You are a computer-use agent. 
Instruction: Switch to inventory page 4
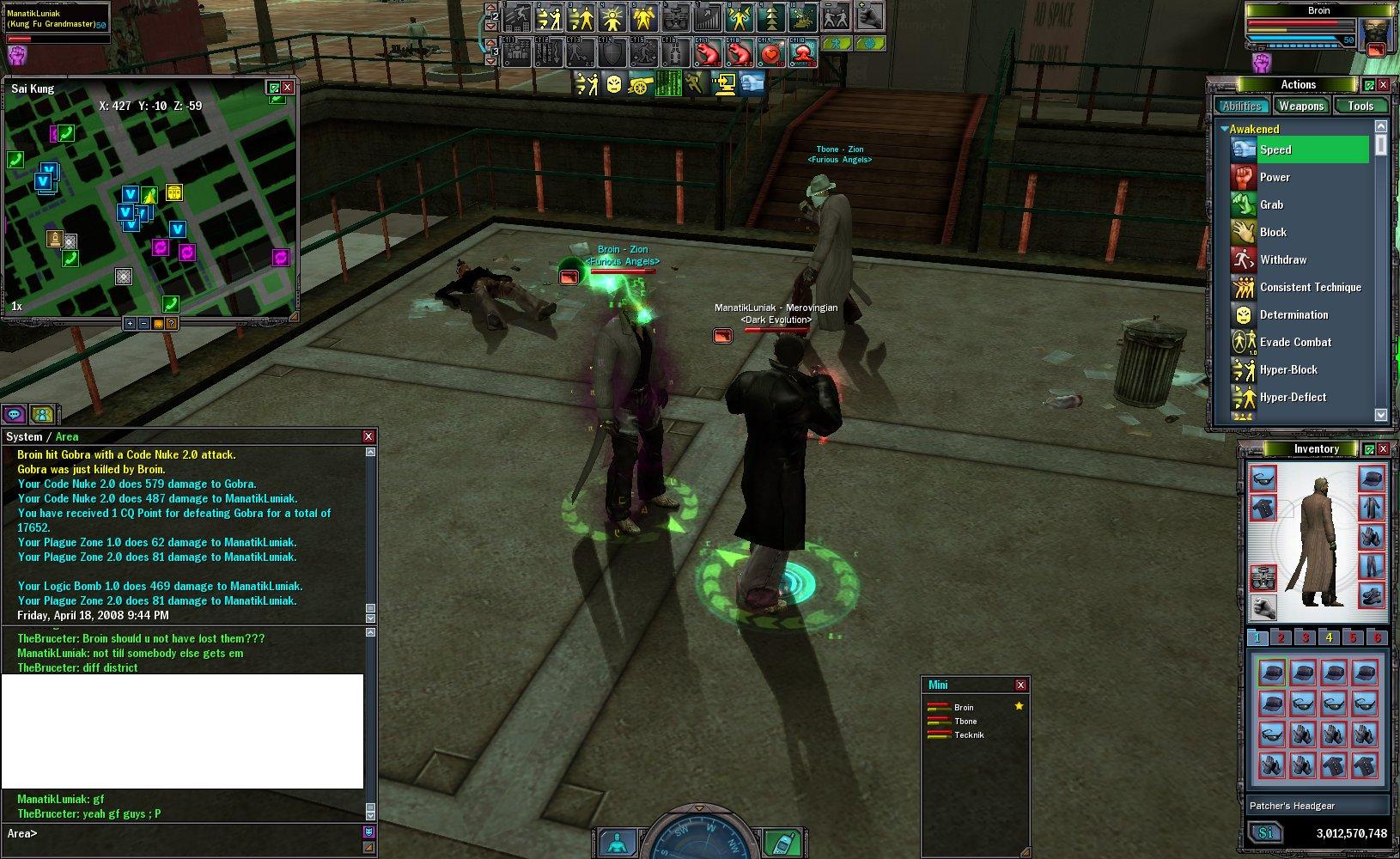pyautogui.click(x=1329, y=637)
